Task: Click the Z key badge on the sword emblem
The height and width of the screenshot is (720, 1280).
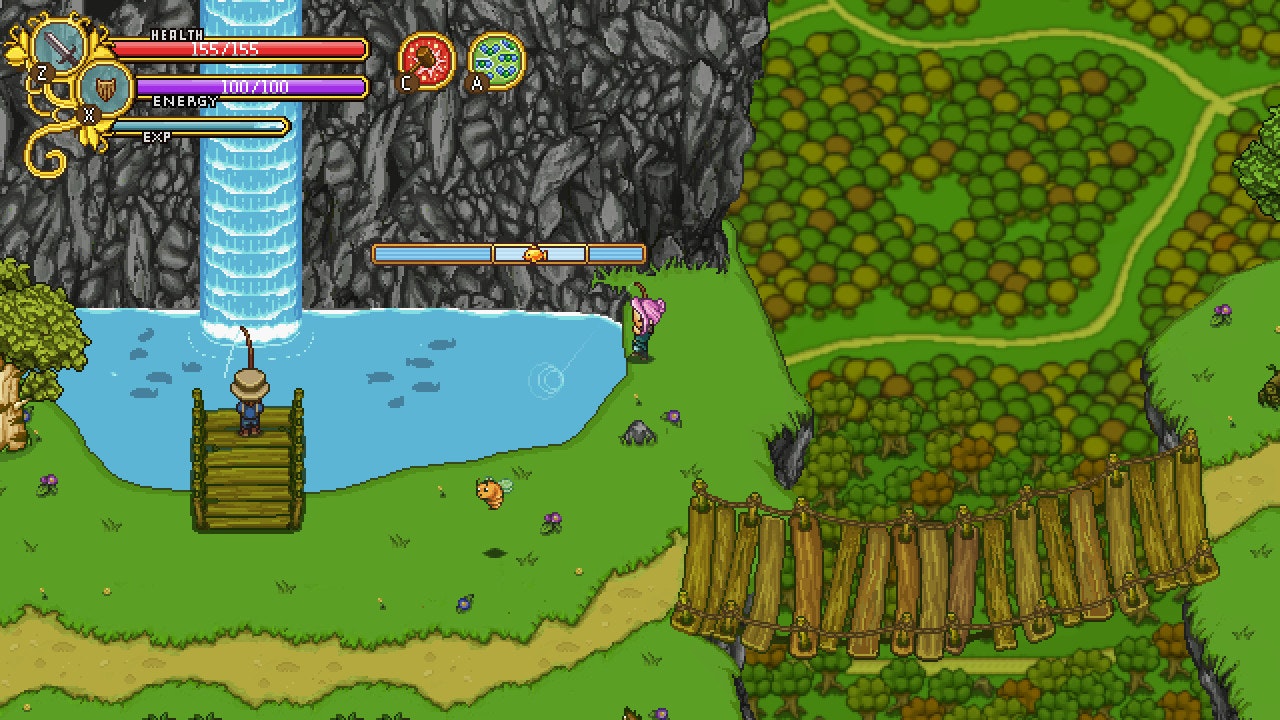Action: [41, 70]
